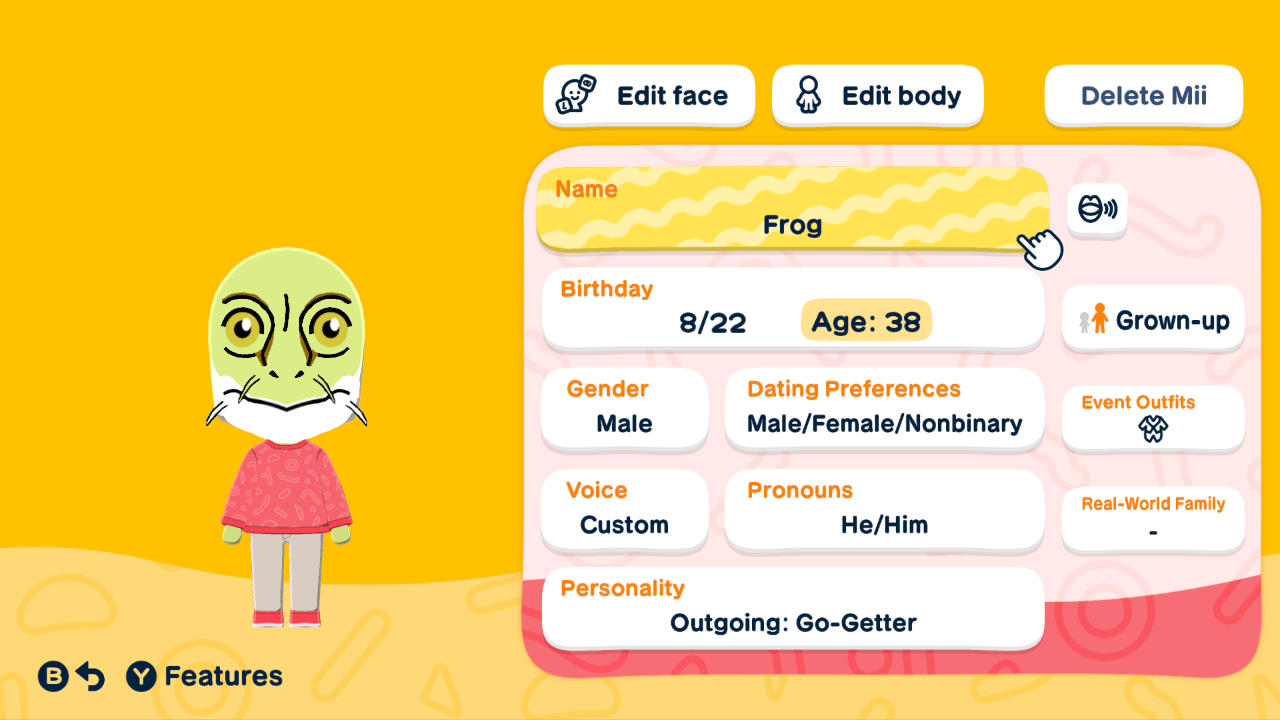
Task: Change Dating Preferences from Male/Female/Nonbinary
Action: click(x=884, y=410)
